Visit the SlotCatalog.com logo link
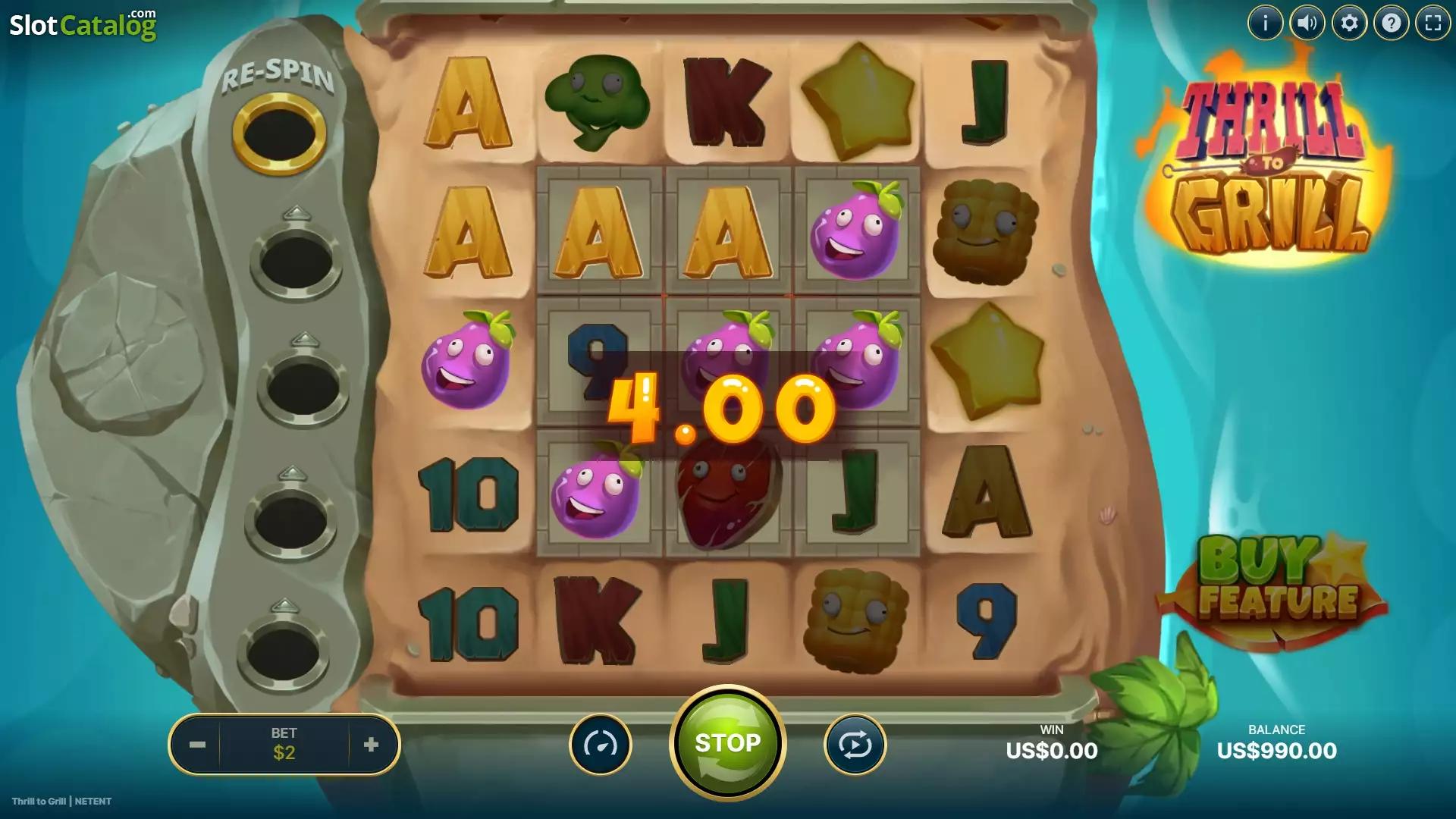The width and height of the screenshot is (1456, 819). [x=83, y=25]
